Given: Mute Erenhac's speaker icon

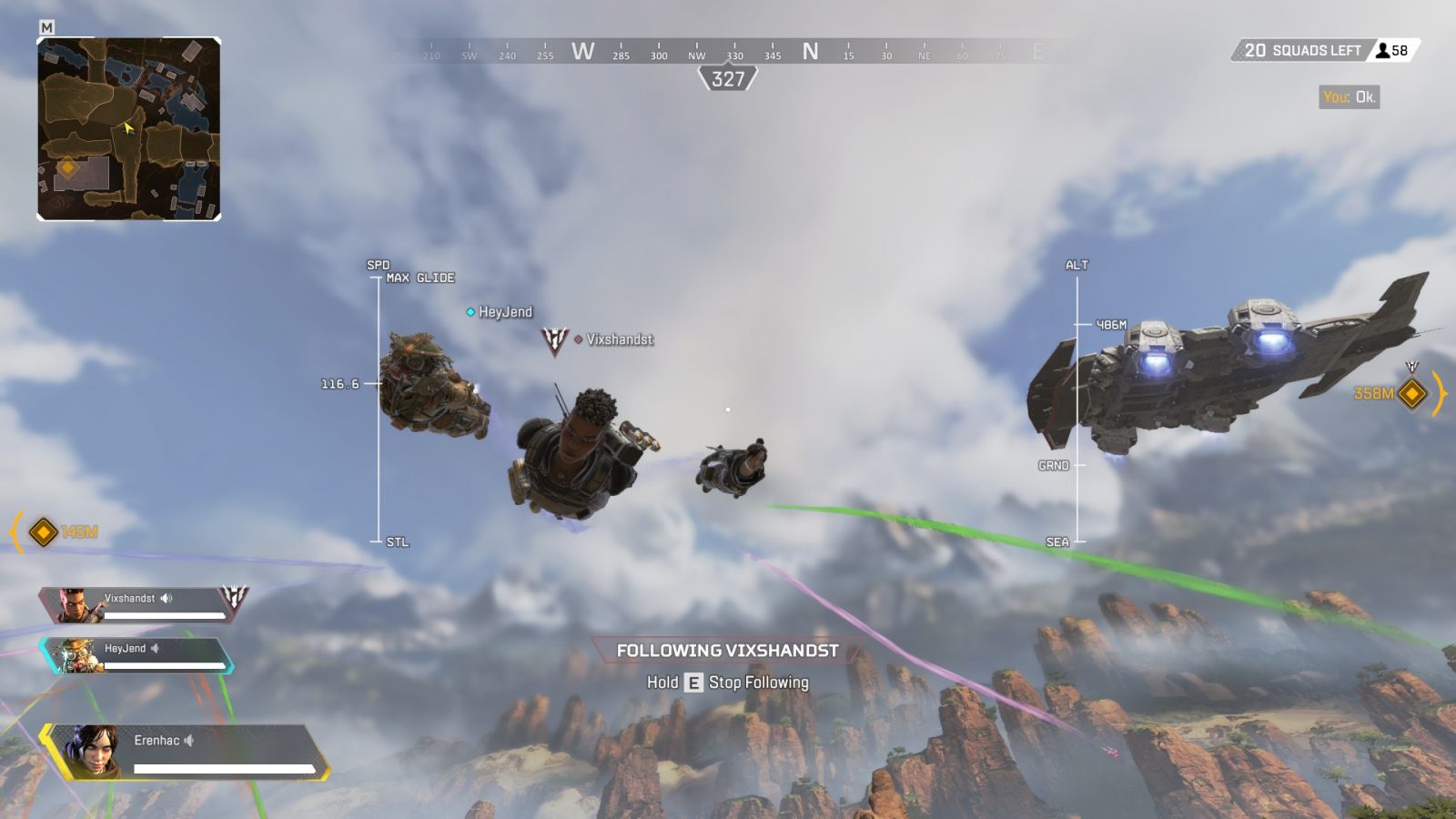Looking at the screenshot, I should tap(188, 740).
